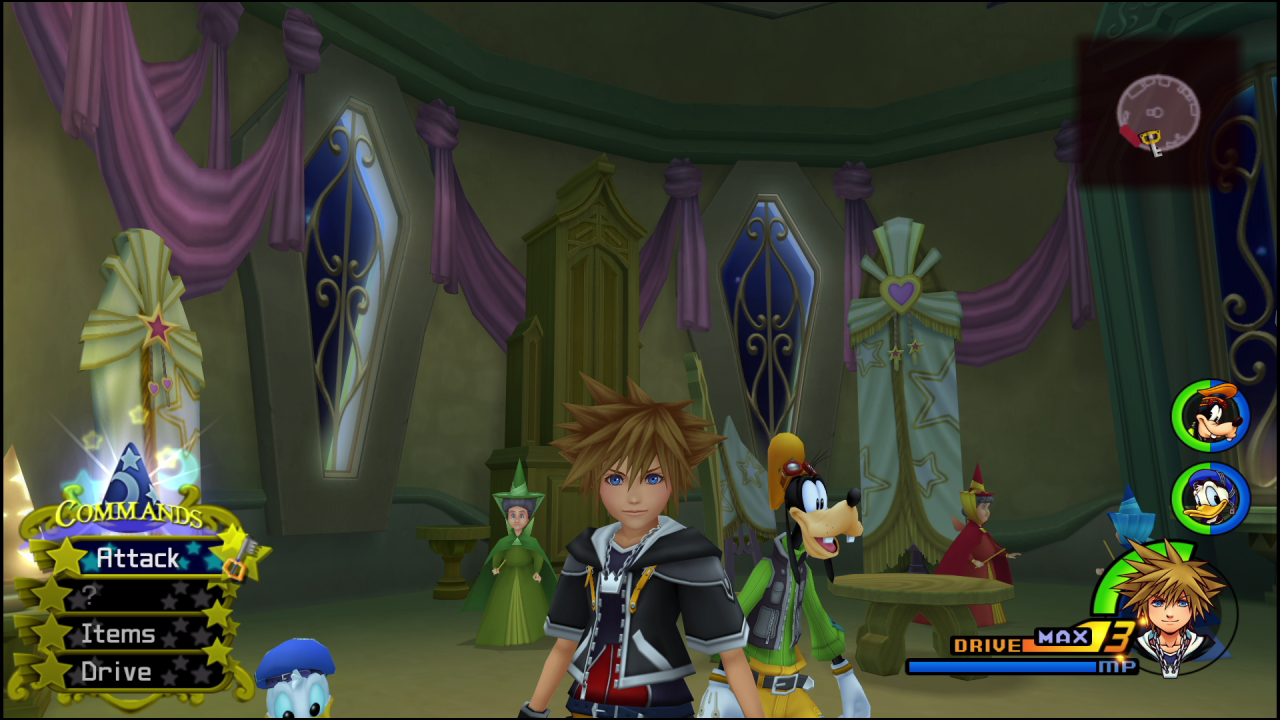Click the circular minimap
The height and width of the screenshot is (720, 1280).
pos(1157,111)
